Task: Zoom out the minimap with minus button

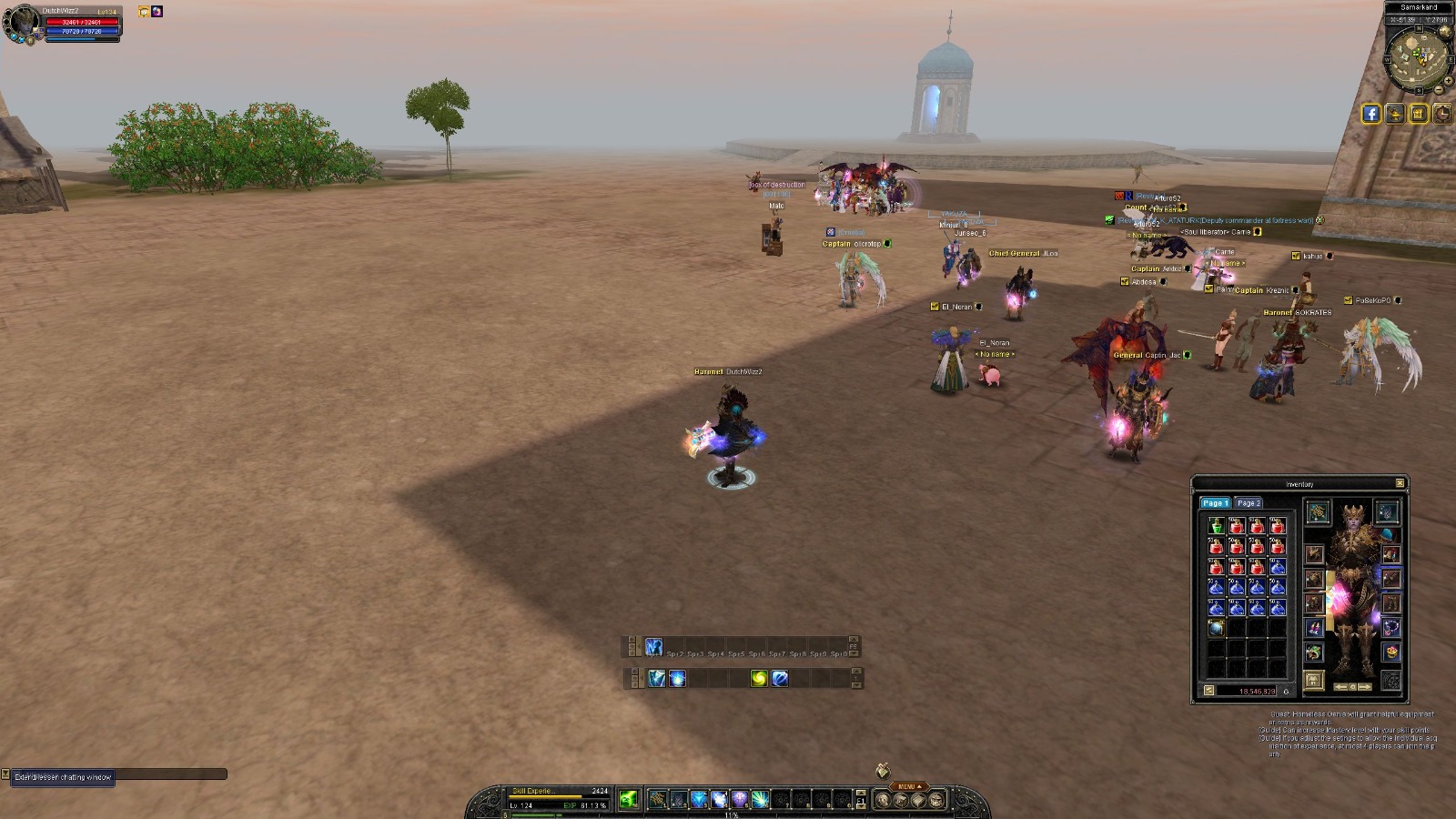Action: click(1439, 90)
